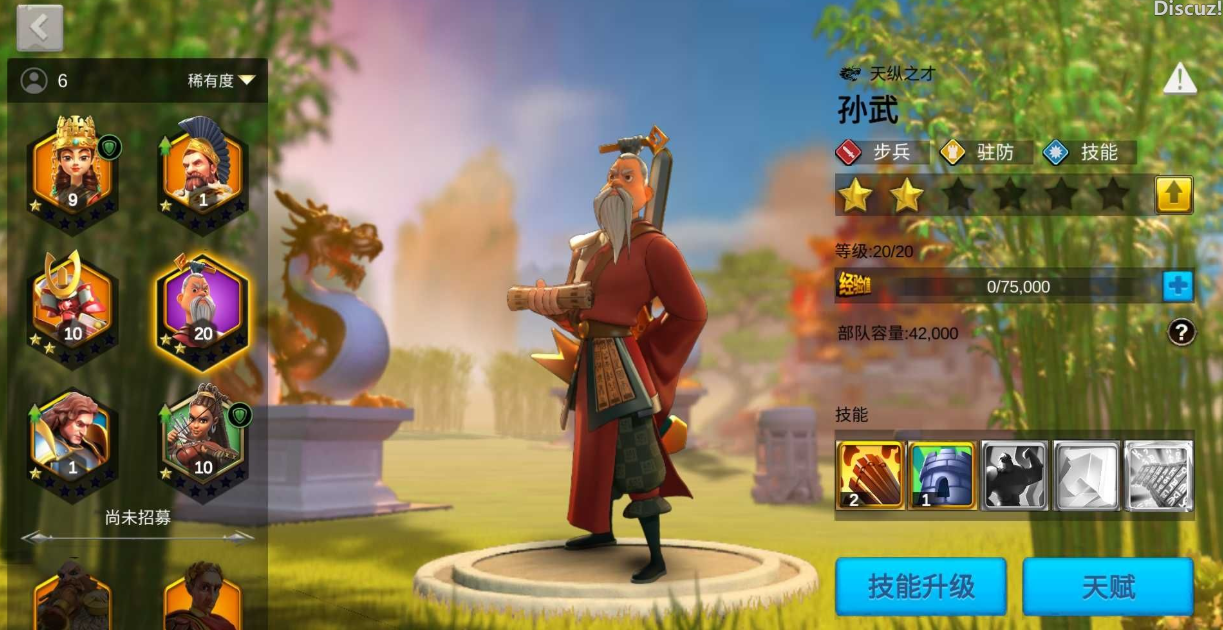Go back using the top-left arrow button
The width and height of the screenshot is (1223, 630).
coord(40,28)
